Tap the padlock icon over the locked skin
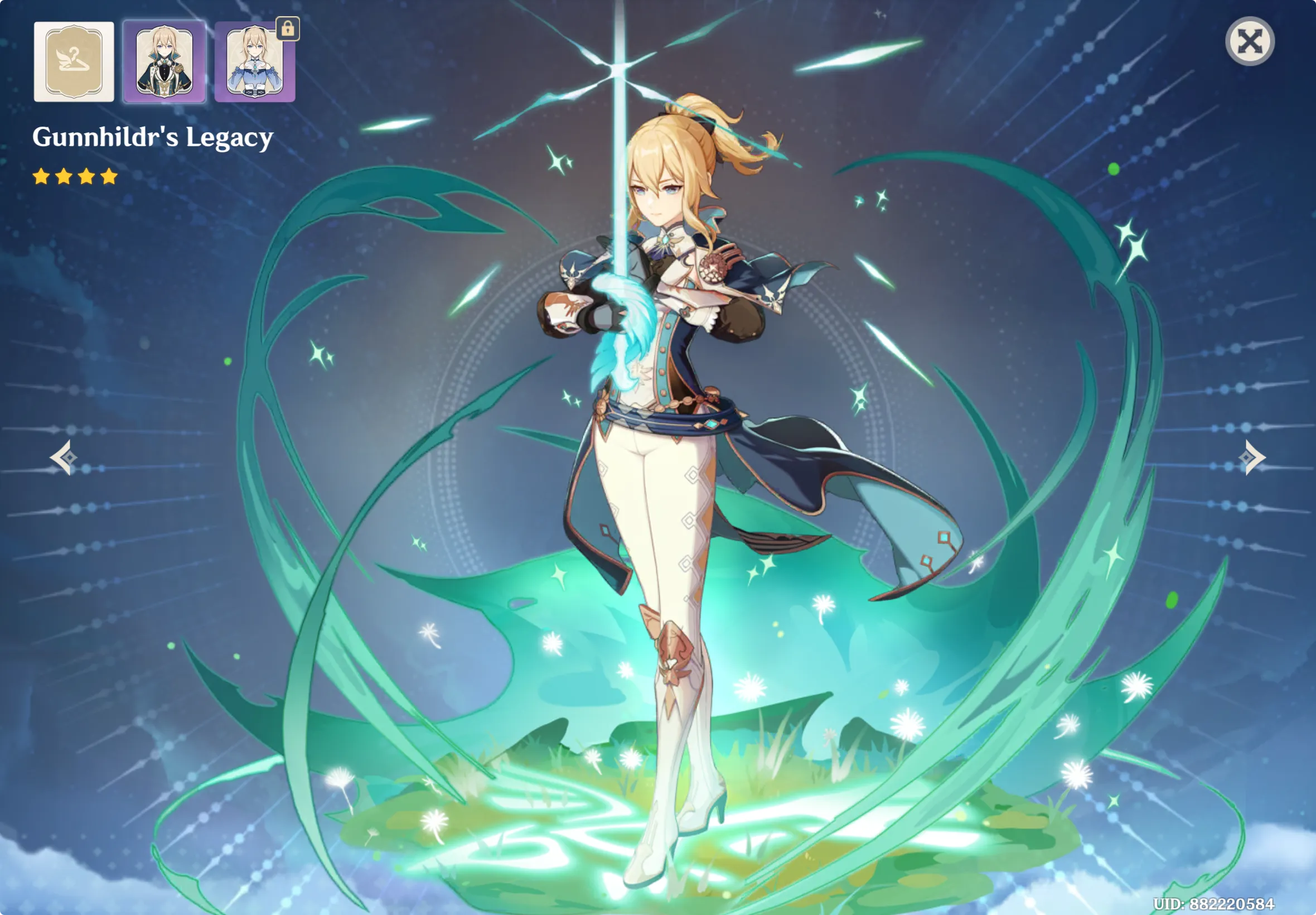The image size is (1316, 915). point(289,31)
